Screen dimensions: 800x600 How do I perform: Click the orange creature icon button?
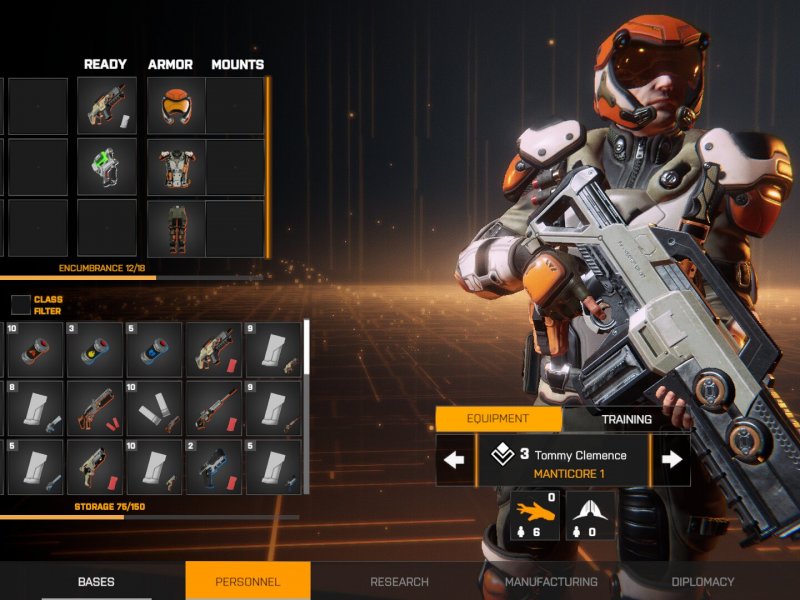[535, 516]
